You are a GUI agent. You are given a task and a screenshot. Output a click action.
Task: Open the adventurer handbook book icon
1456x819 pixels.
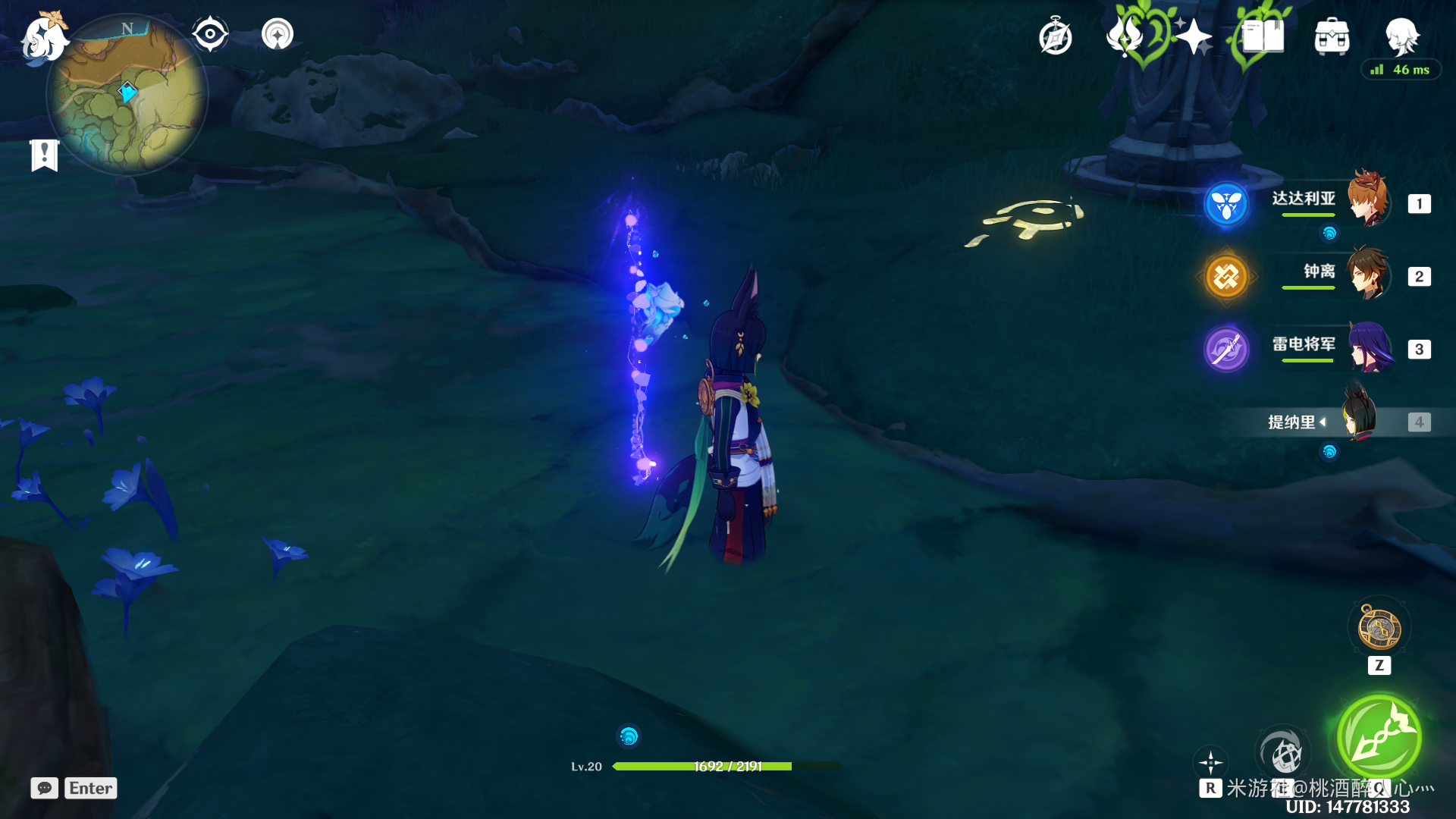click(1262, 36)
